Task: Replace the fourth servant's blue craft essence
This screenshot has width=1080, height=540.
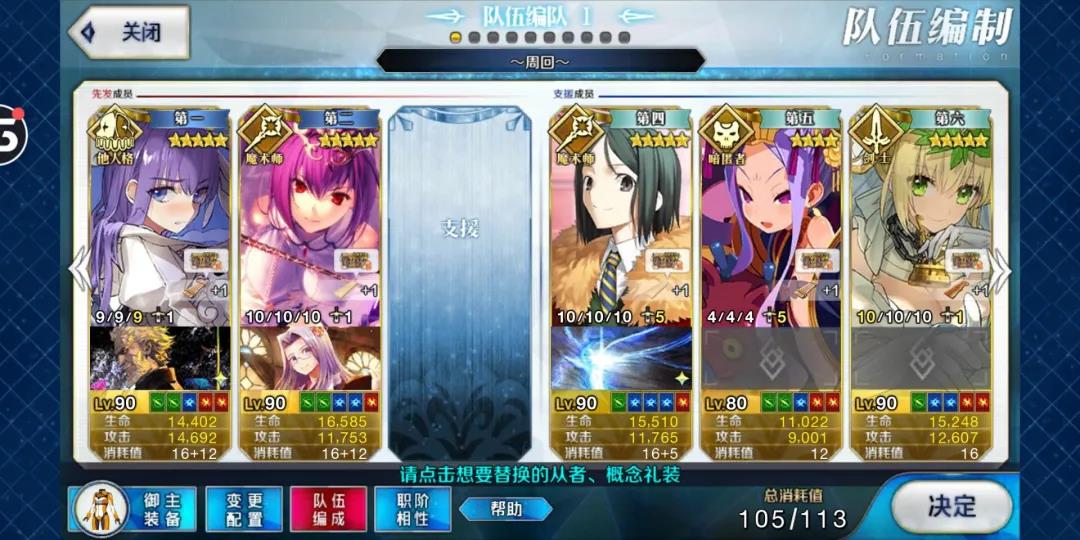Action: coord(620,358)
